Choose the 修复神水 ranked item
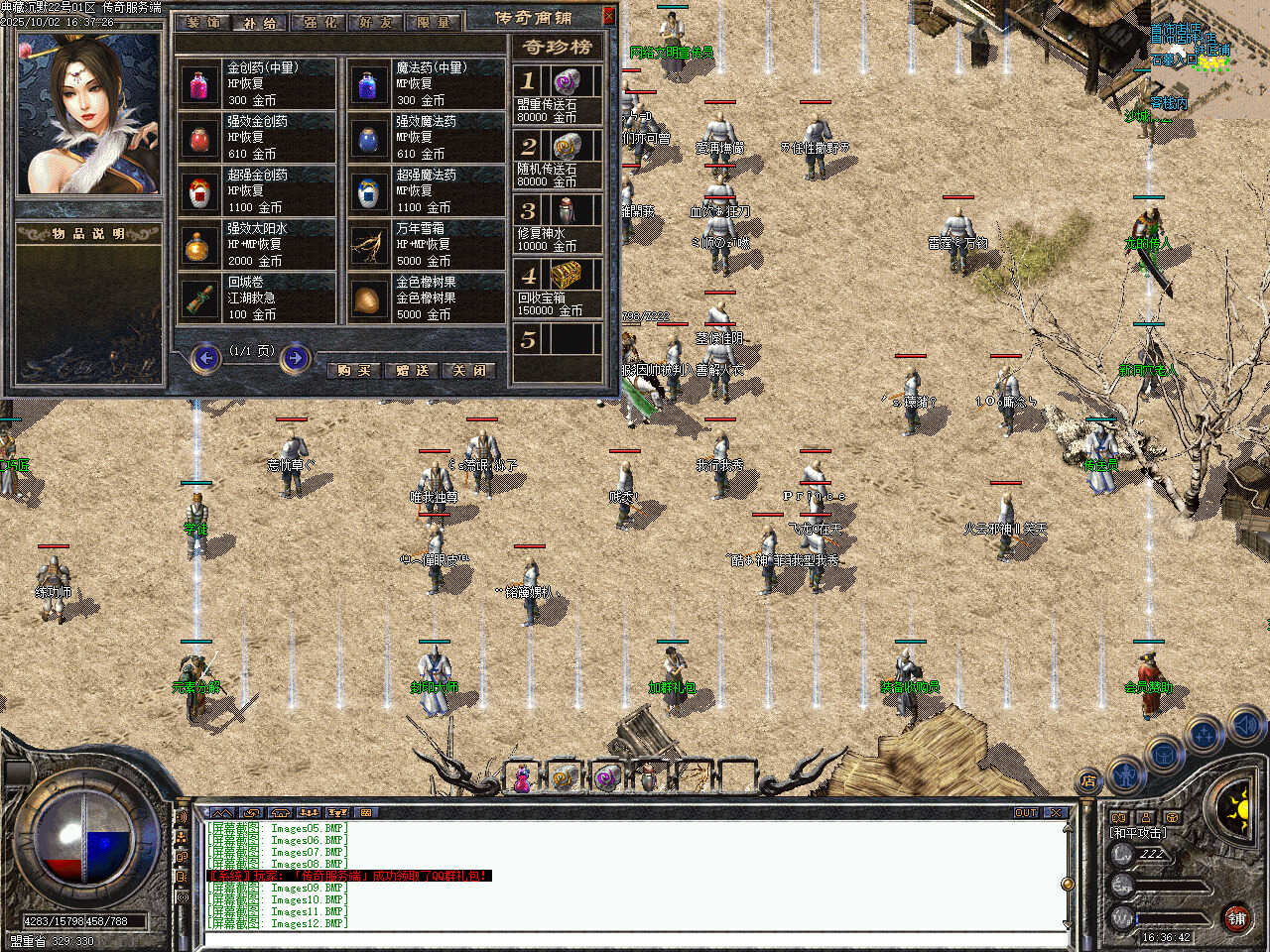The width and height of the screenshot is (1270, 952). [x=558, y=224]
